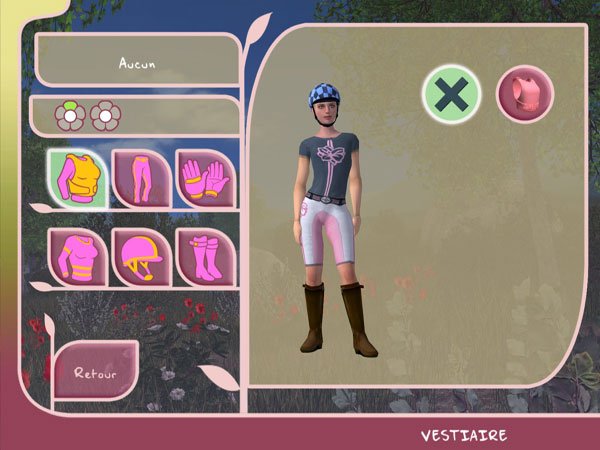The width and height of the screenshot is (600, 450).
Task: Select the riding helmet category
Action: click(x=141, y=257)
